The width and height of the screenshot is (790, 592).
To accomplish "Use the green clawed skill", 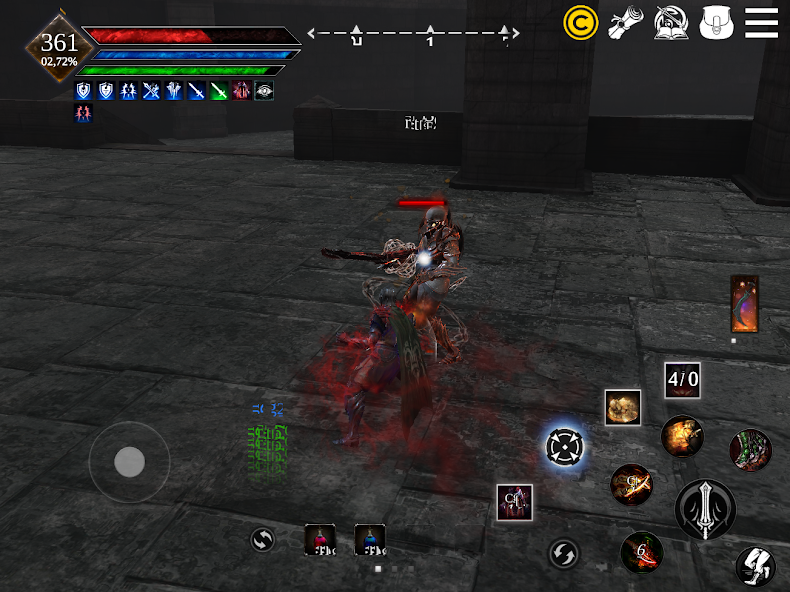I will [x=750, y=450].
